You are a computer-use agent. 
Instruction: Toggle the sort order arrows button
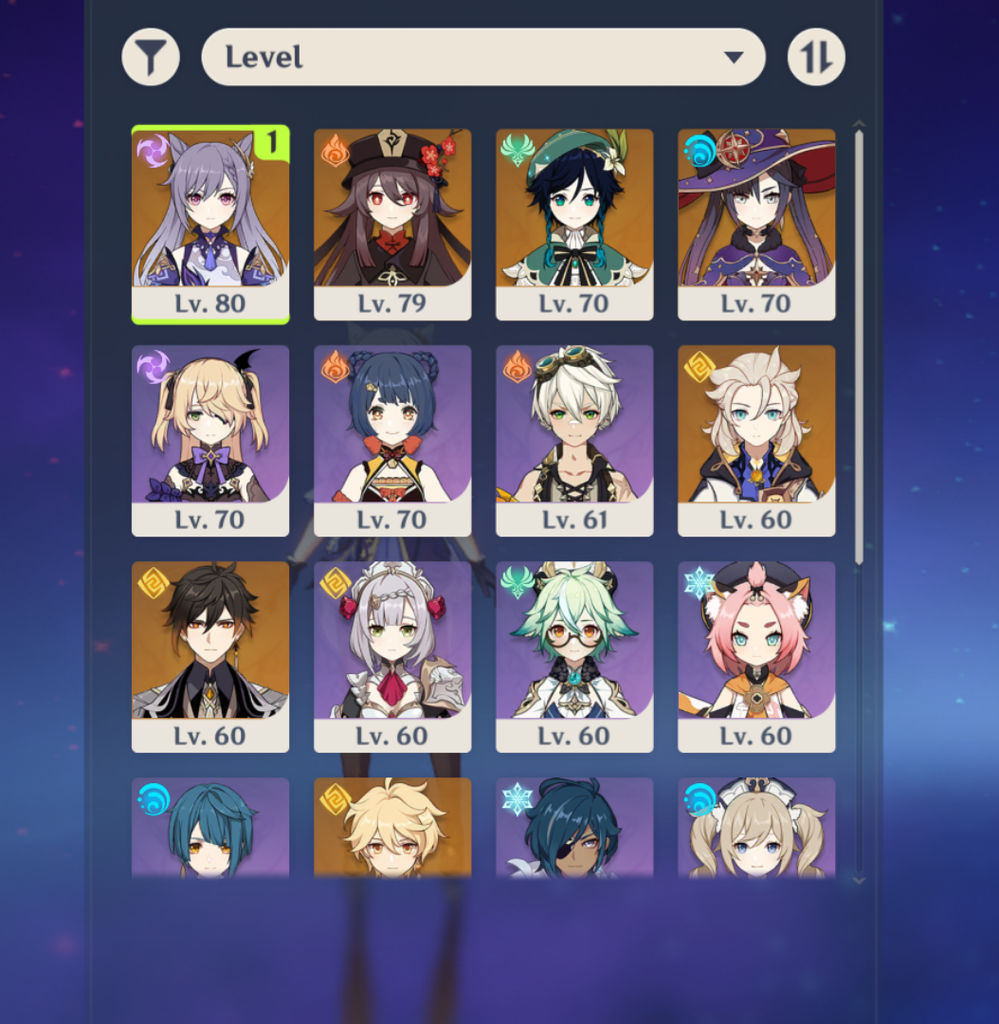click(x=816, y=57)
